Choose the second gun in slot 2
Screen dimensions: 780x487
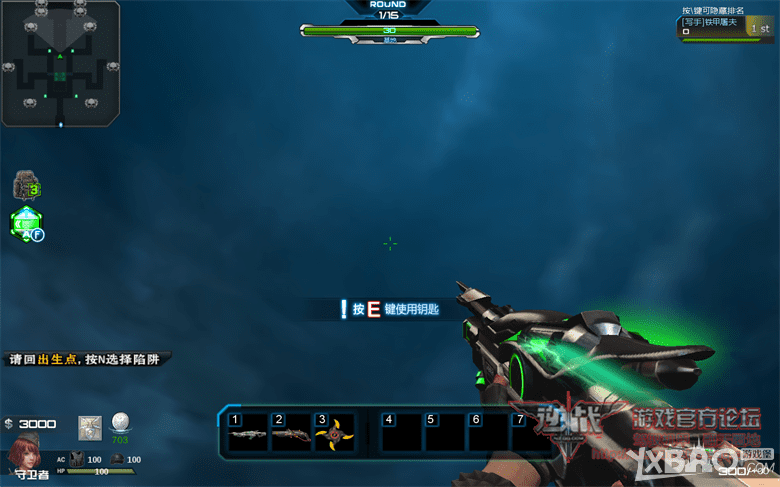pos(290,435)
